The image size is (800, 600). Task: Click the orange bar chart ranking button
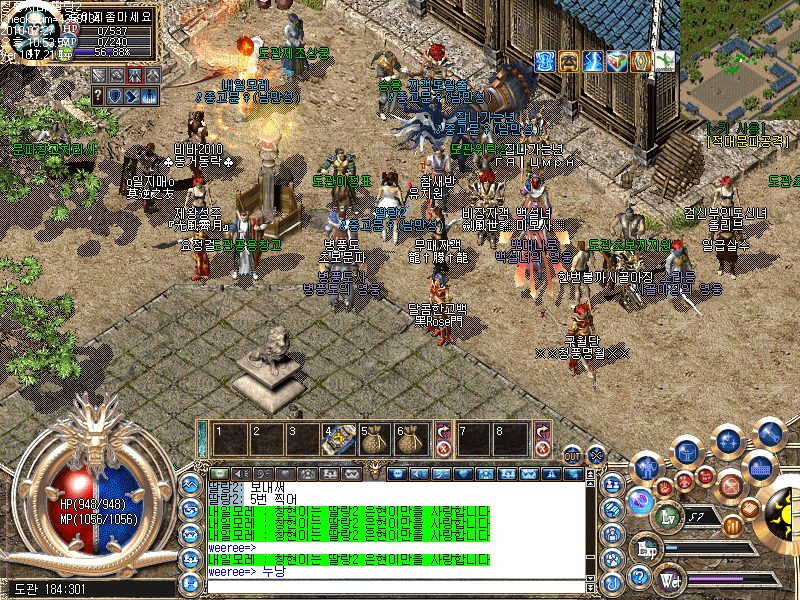(x=733, y=525)
